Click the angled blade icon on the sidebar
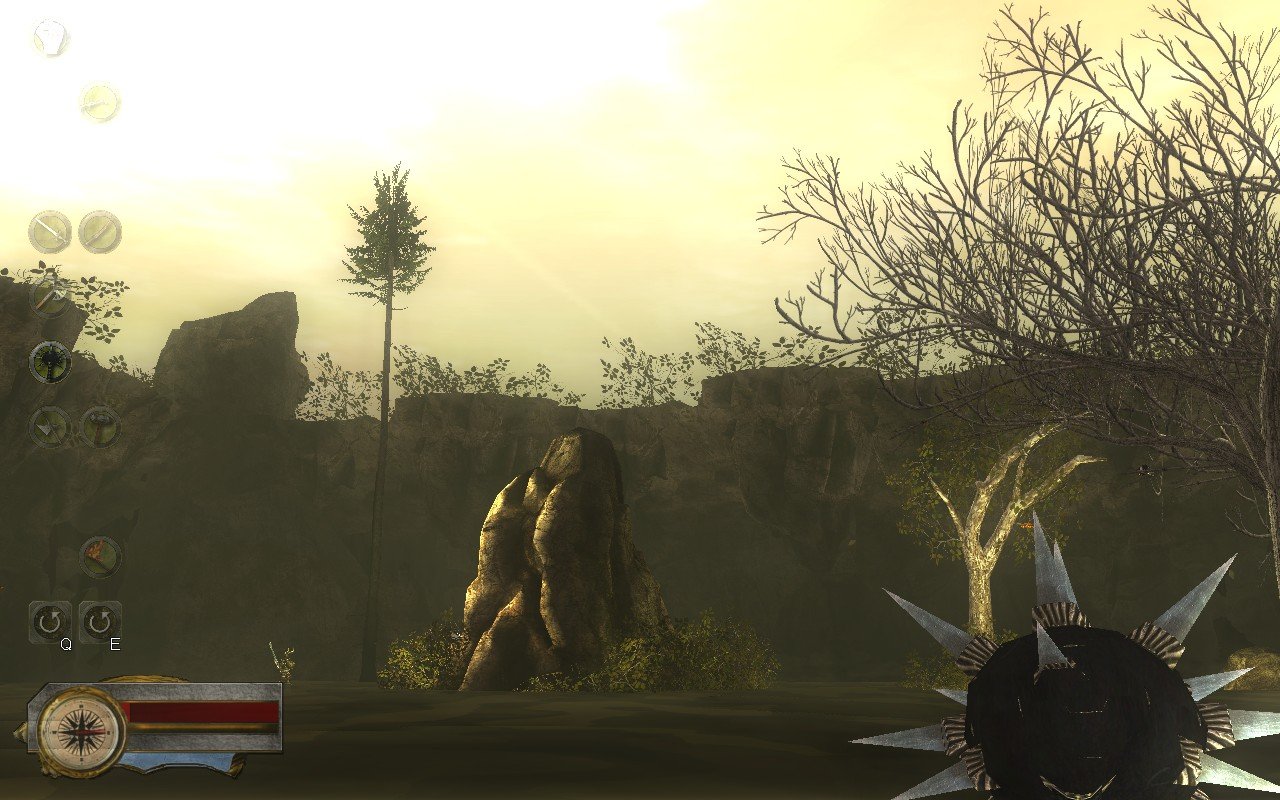The image size is (1280, 800). coord(48,295)
